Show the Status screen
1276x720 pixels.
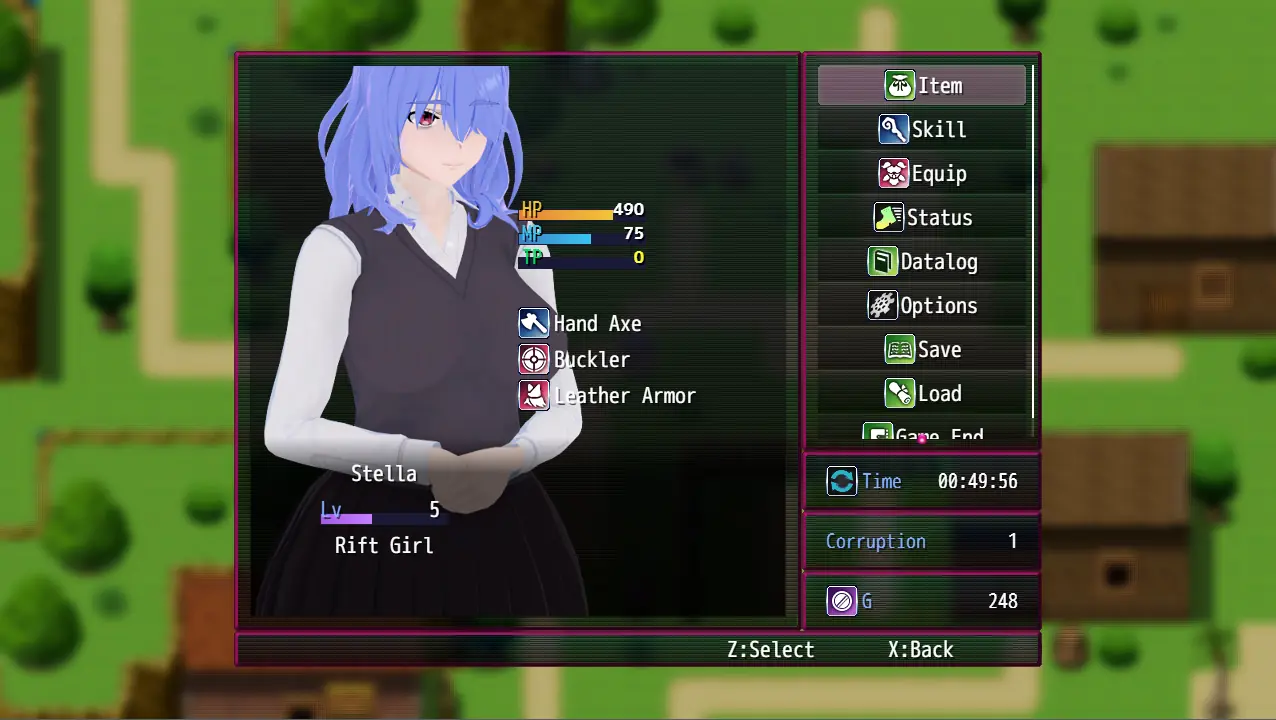tap(922, 218)
